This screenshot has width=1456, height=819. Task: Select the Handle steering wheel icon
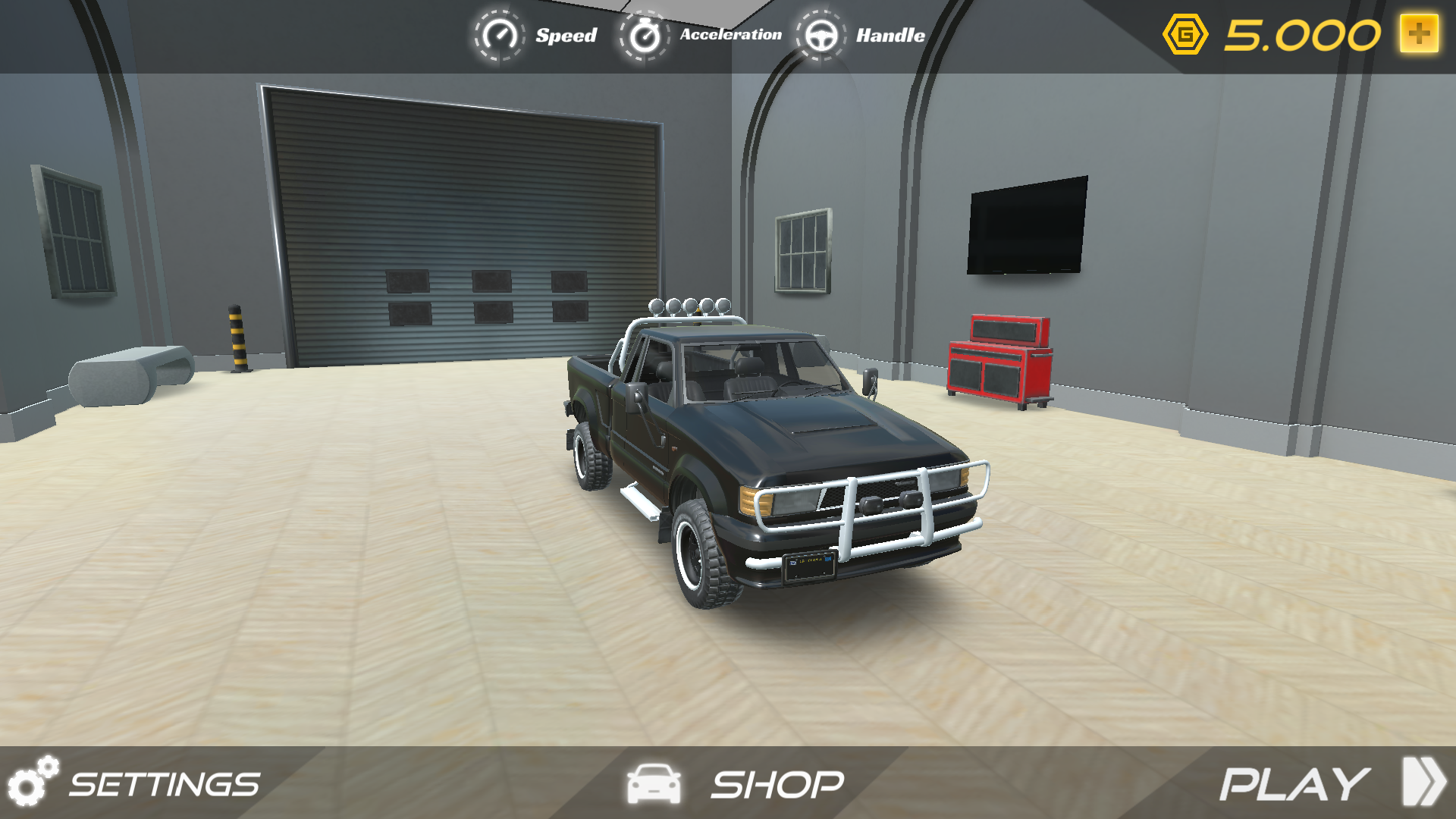point(824,35)
